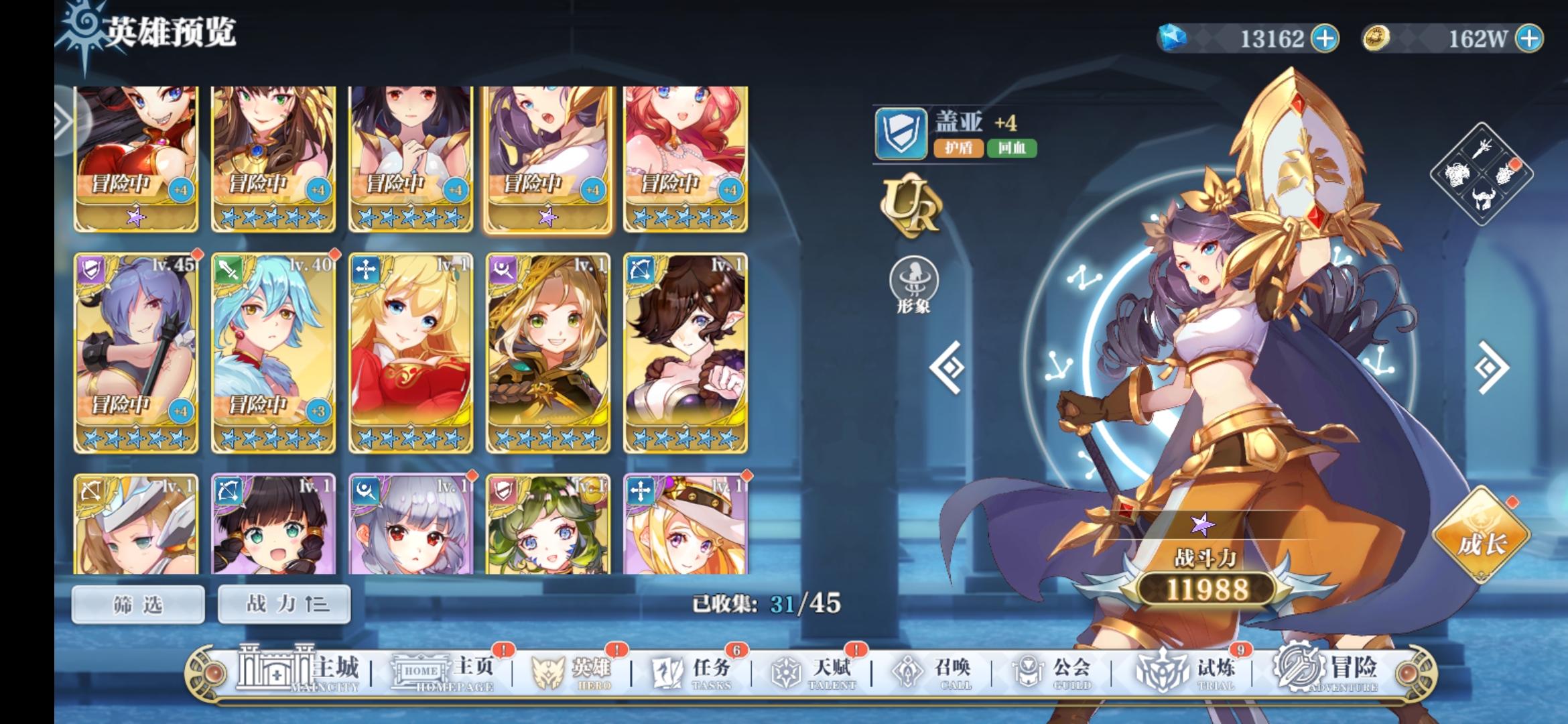
Task: Open the 筛选 filter options
Action: 139,603
